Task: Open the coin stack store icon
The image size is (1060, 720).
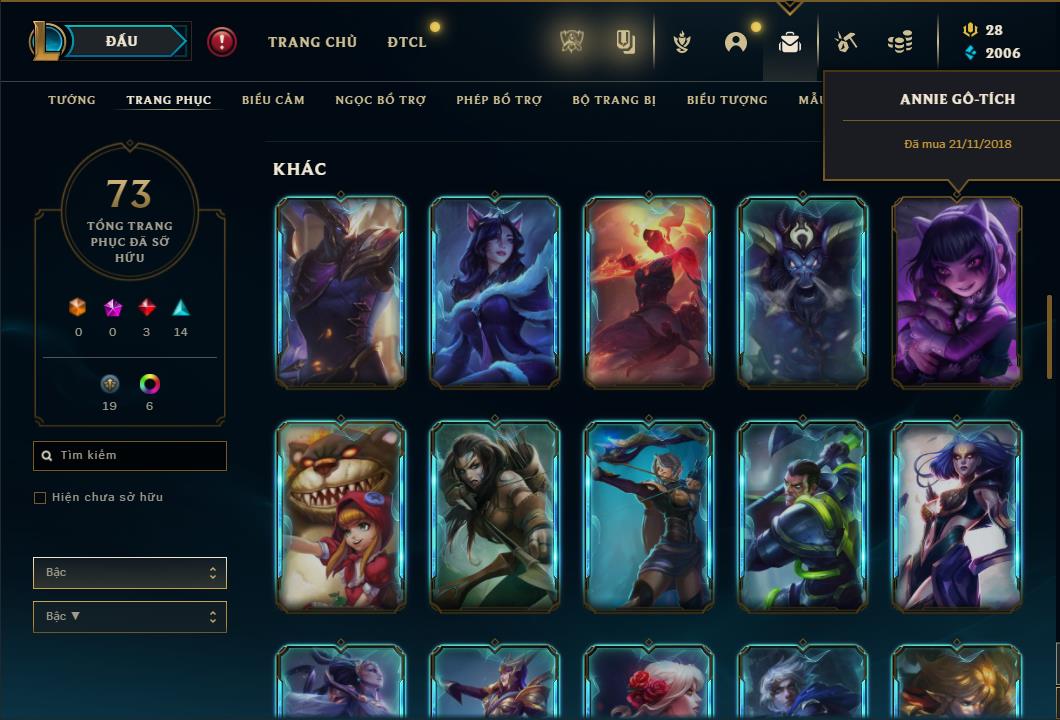Action: click(x=900, y=42)
